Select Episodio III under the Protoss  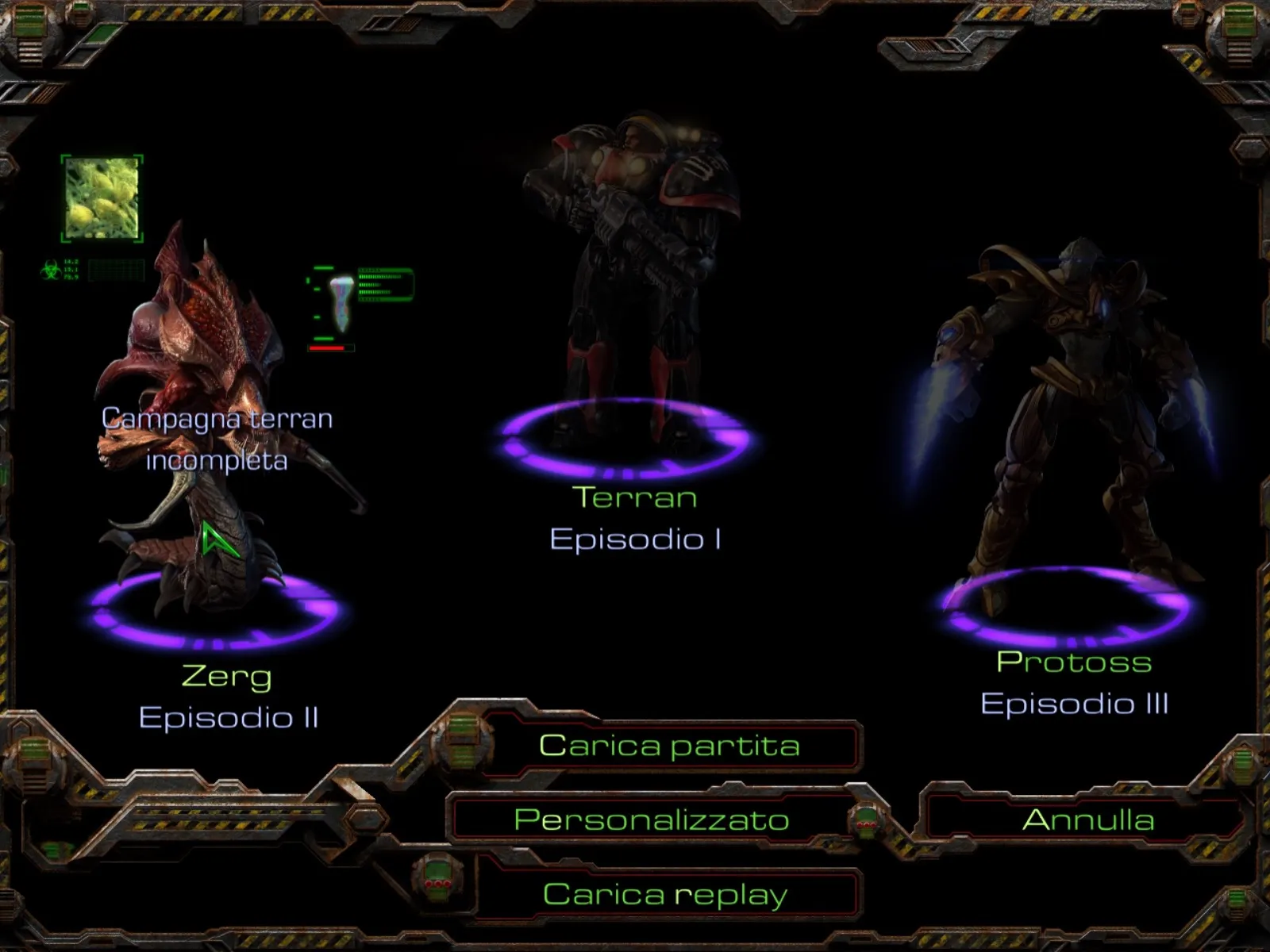coord(1076,702)
